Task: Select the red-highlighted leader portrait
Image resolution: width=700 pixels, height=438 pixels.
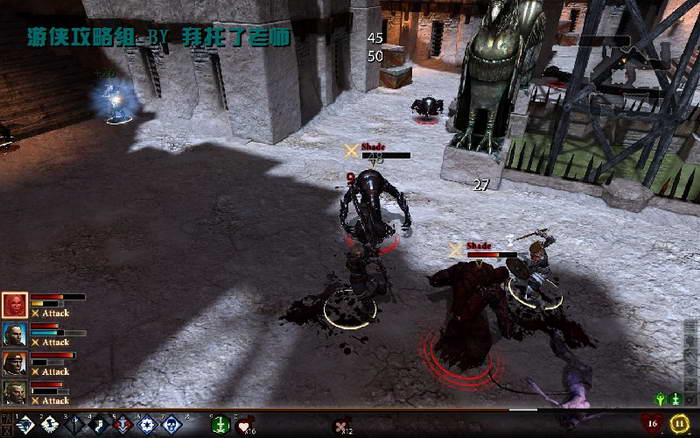Action: click(x=14, y=305)
